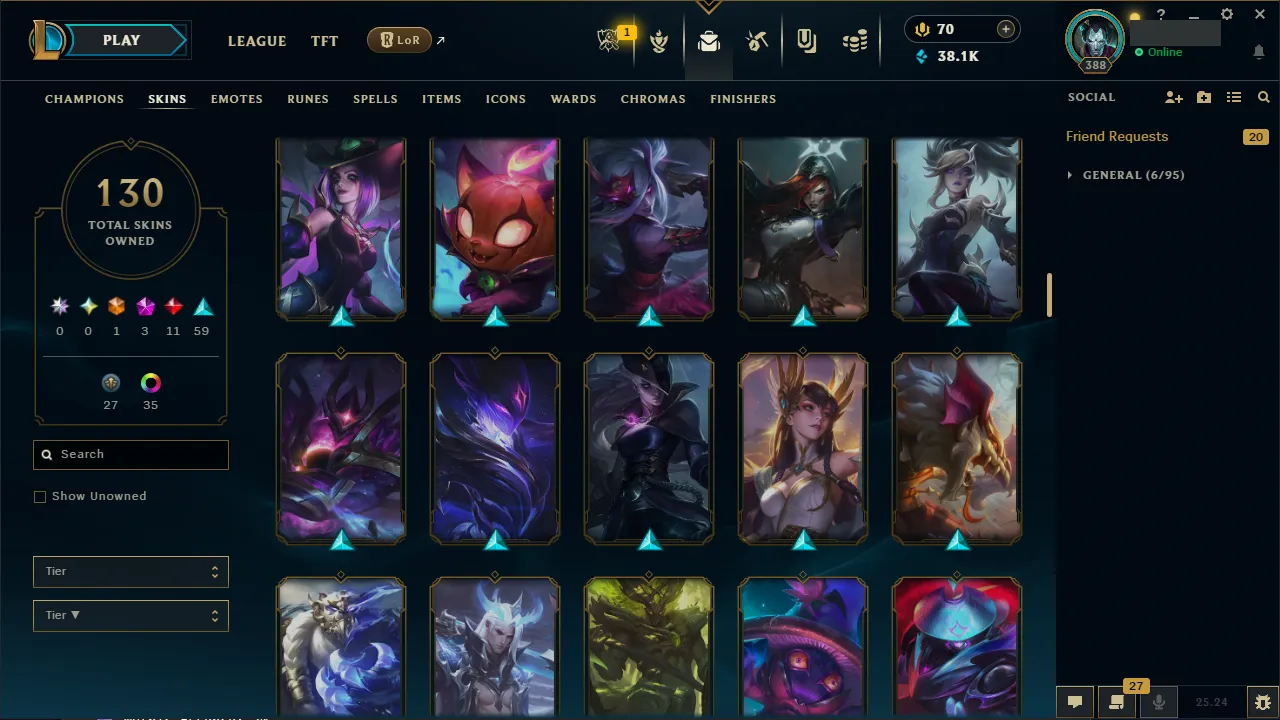The width and height of the screenshot is (1280, 720).
Task: Open the Tier sort order dropdown
Action: pyautogui.click(x=130, y=615)
